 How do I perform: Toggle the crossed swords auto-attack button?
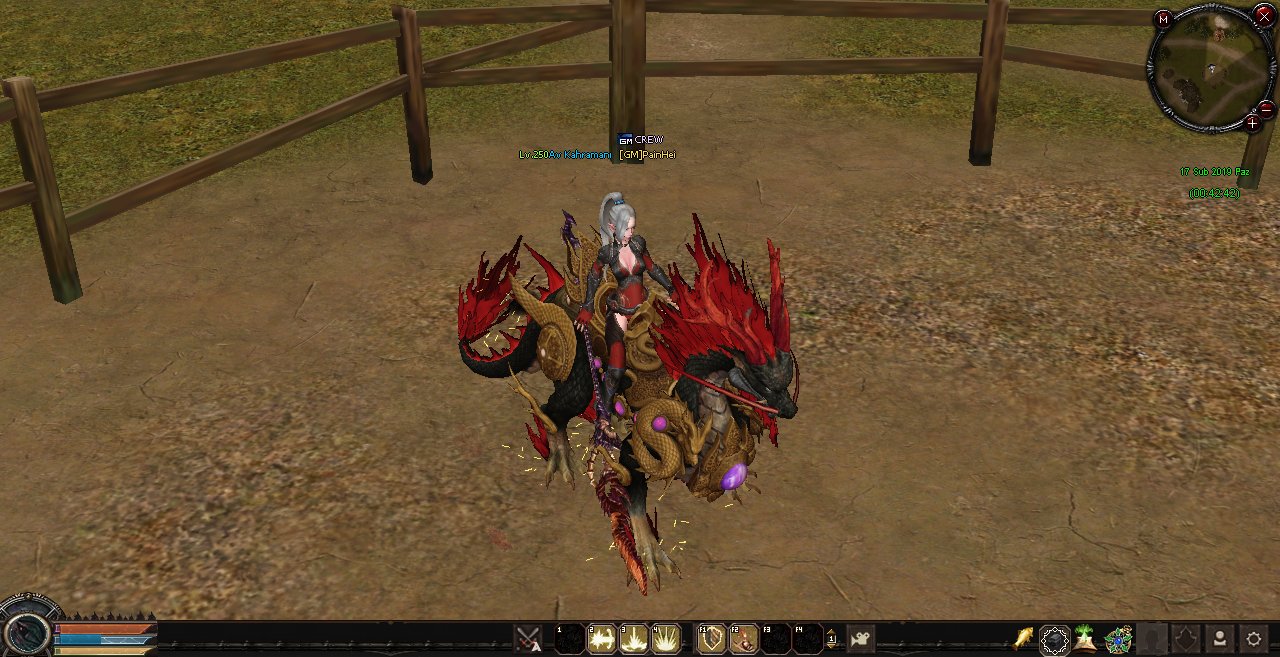point(527,638)
